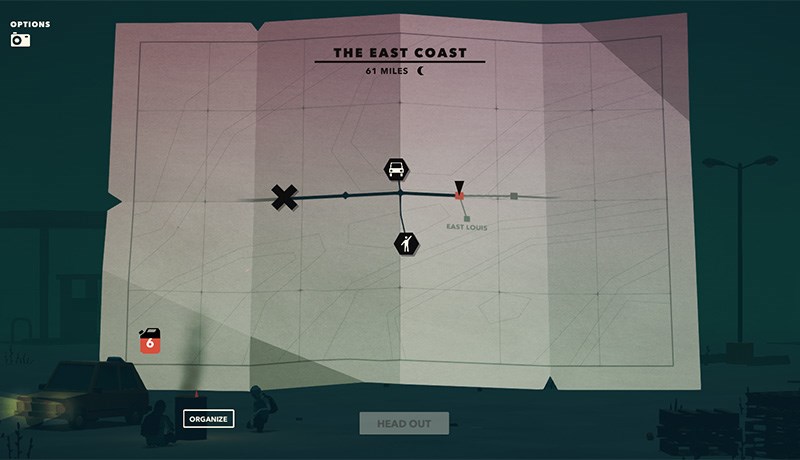The height and width of the screenshot is (460, 800).
Task: Open the Options menu
Action: coord(28,24)
